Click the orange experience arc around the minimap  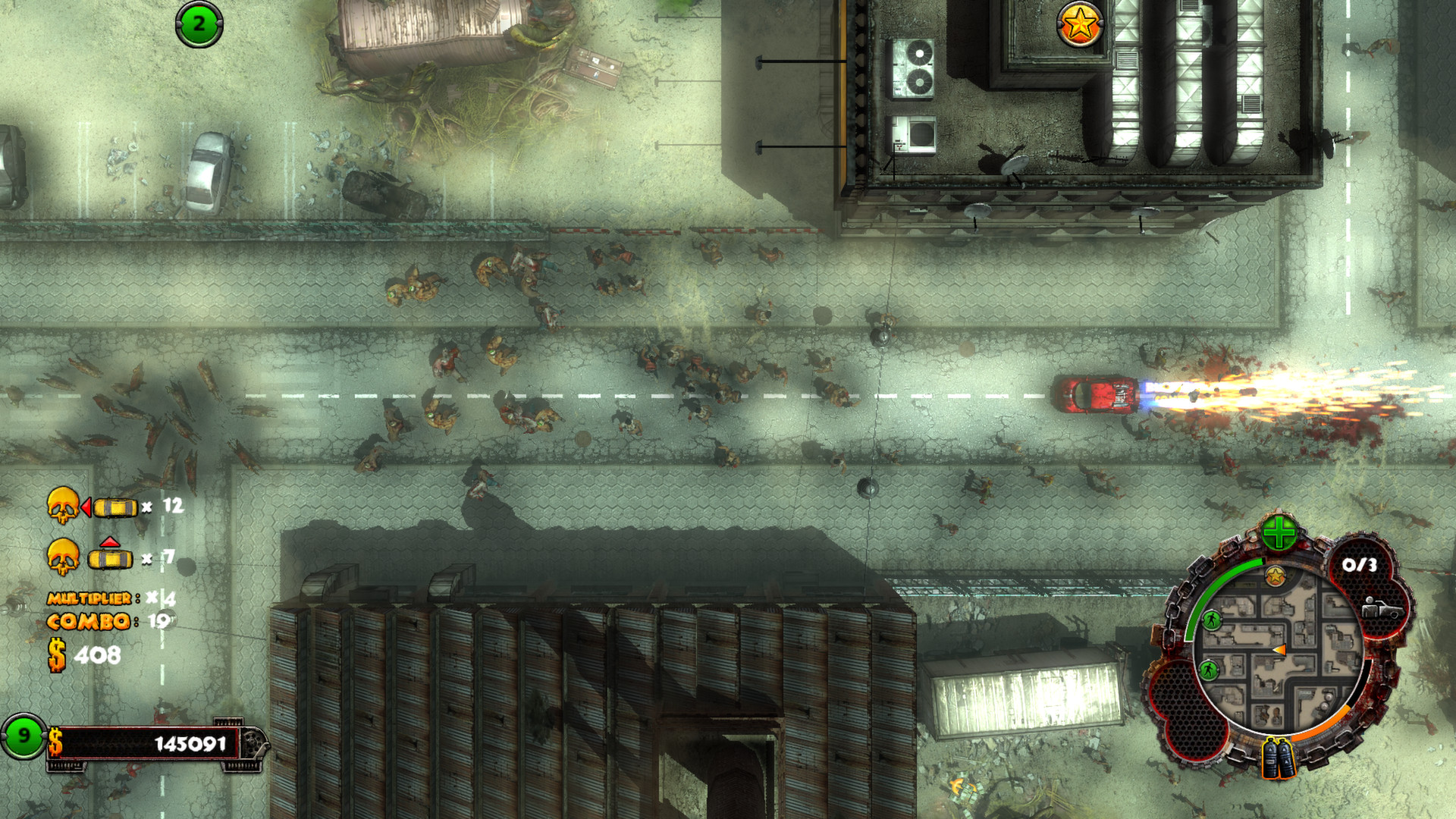(1323, 723)
